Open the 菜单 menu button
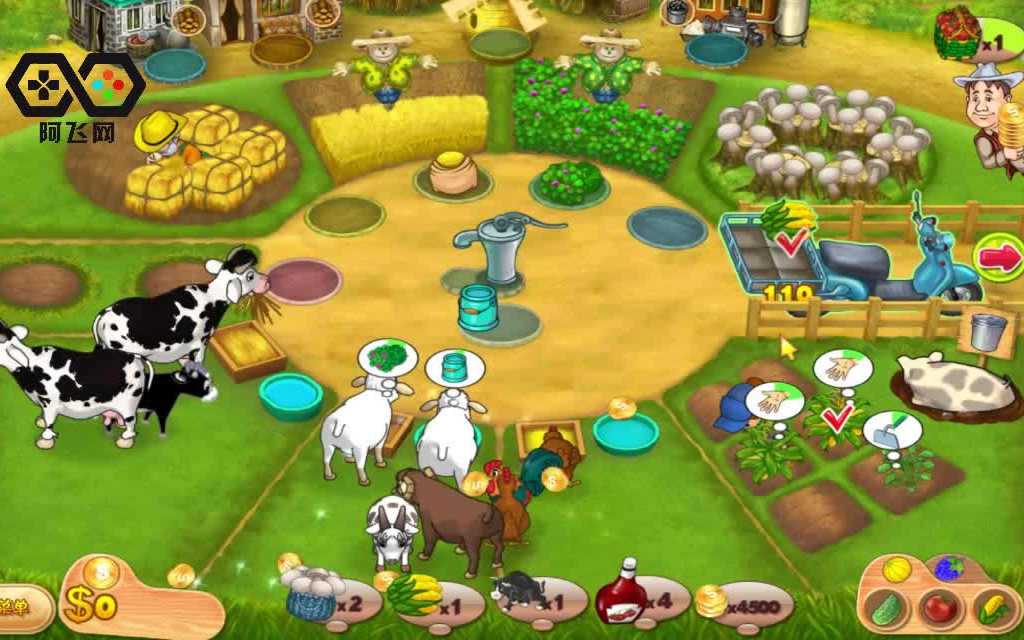The height and width of the screenshot is (640, 1024). [x=18, y=607]
